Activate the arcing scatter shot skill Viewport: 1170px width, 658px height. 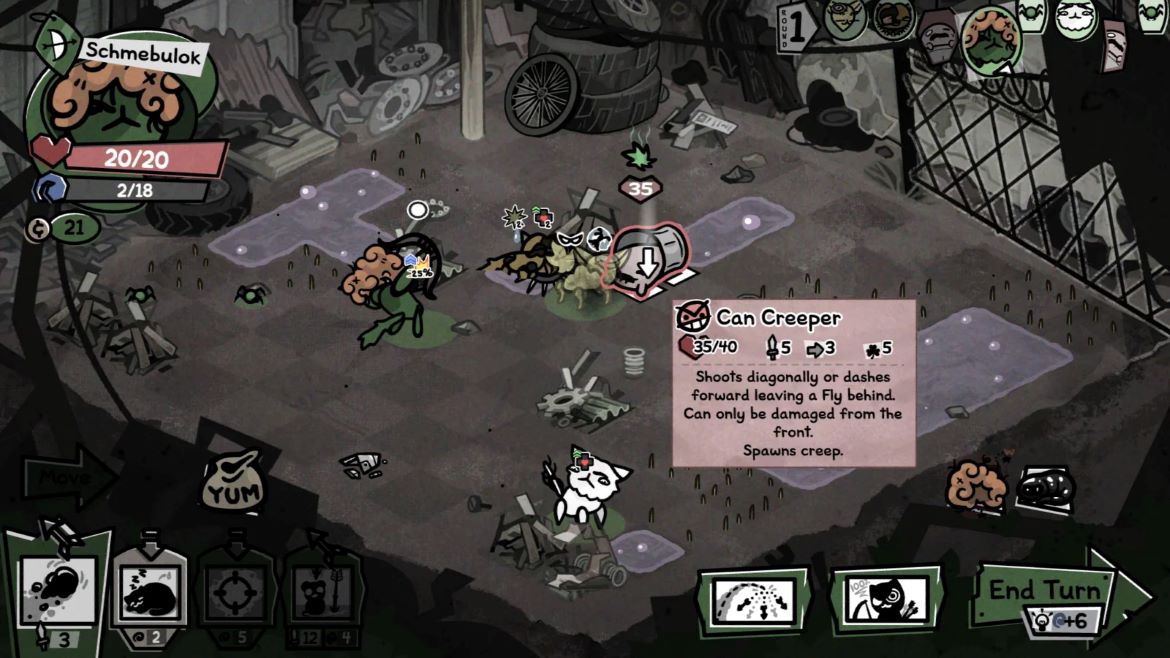pos(753,600)
